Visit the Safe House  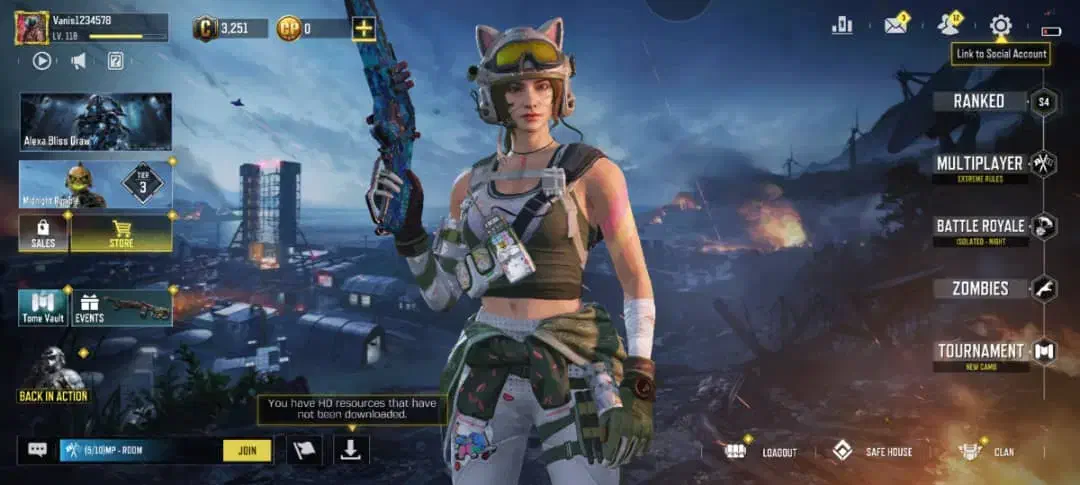tap(873, 451)
